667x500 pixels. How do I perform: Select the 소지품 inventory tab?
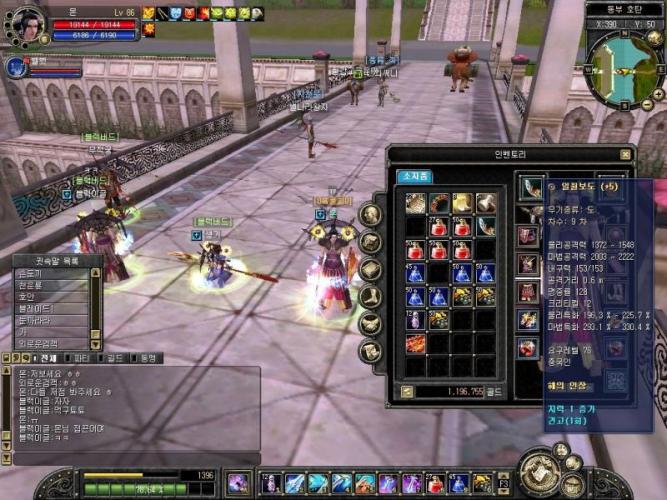point(416,175)
